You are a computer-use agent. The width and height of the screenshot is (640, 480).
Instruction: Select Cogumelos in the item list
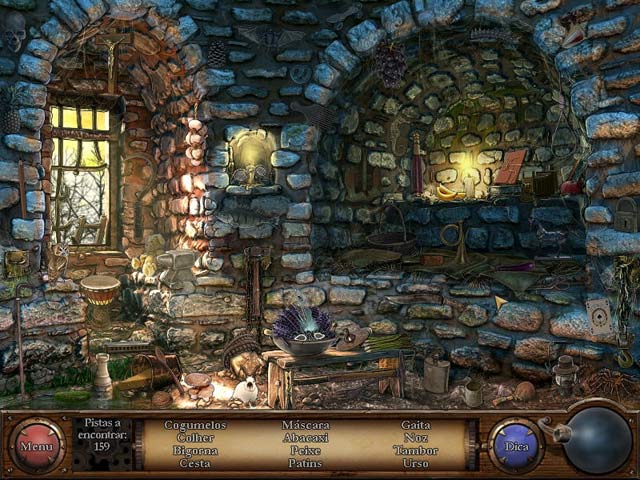[195, 425]
